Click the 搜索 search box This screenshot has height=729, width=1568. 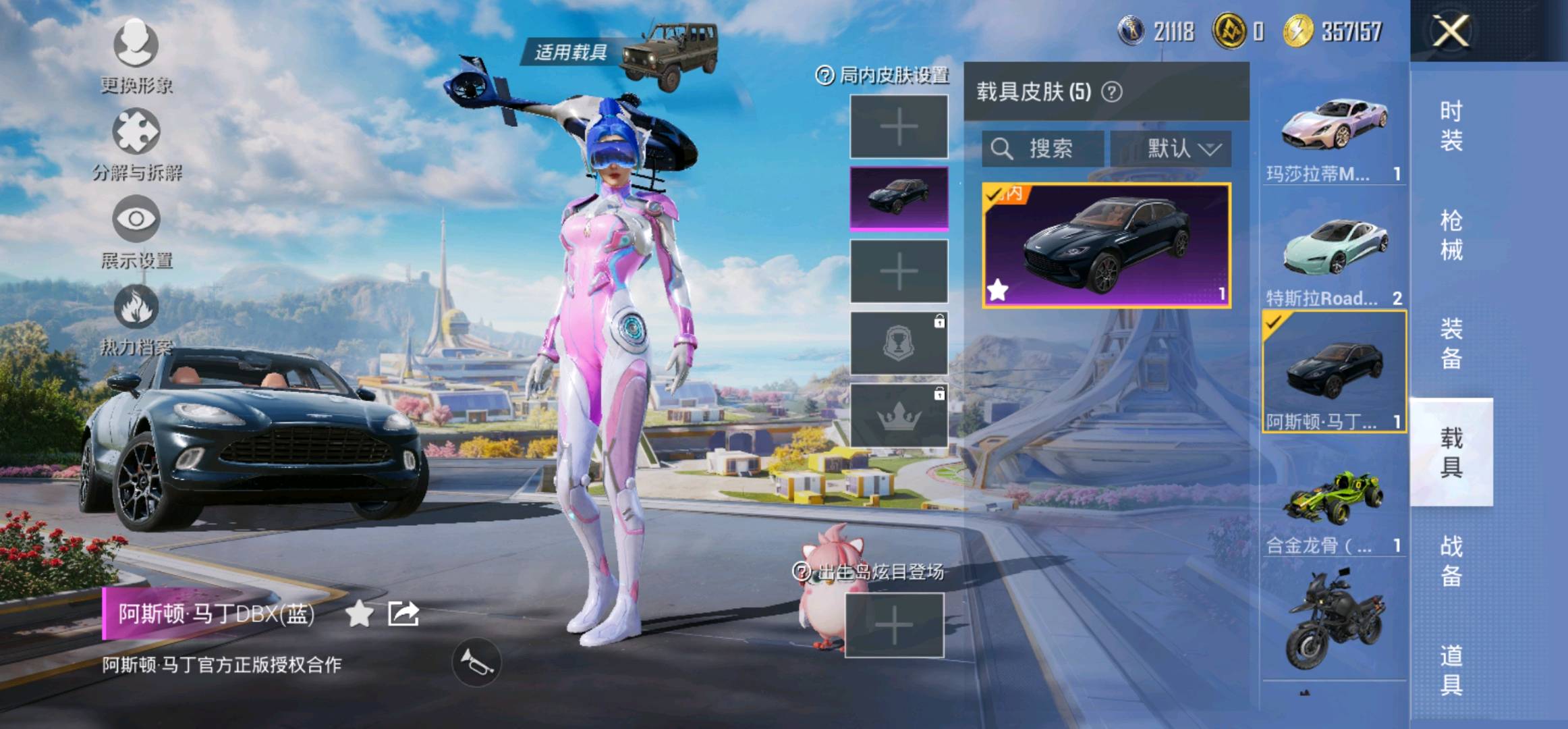point(1043,148)
